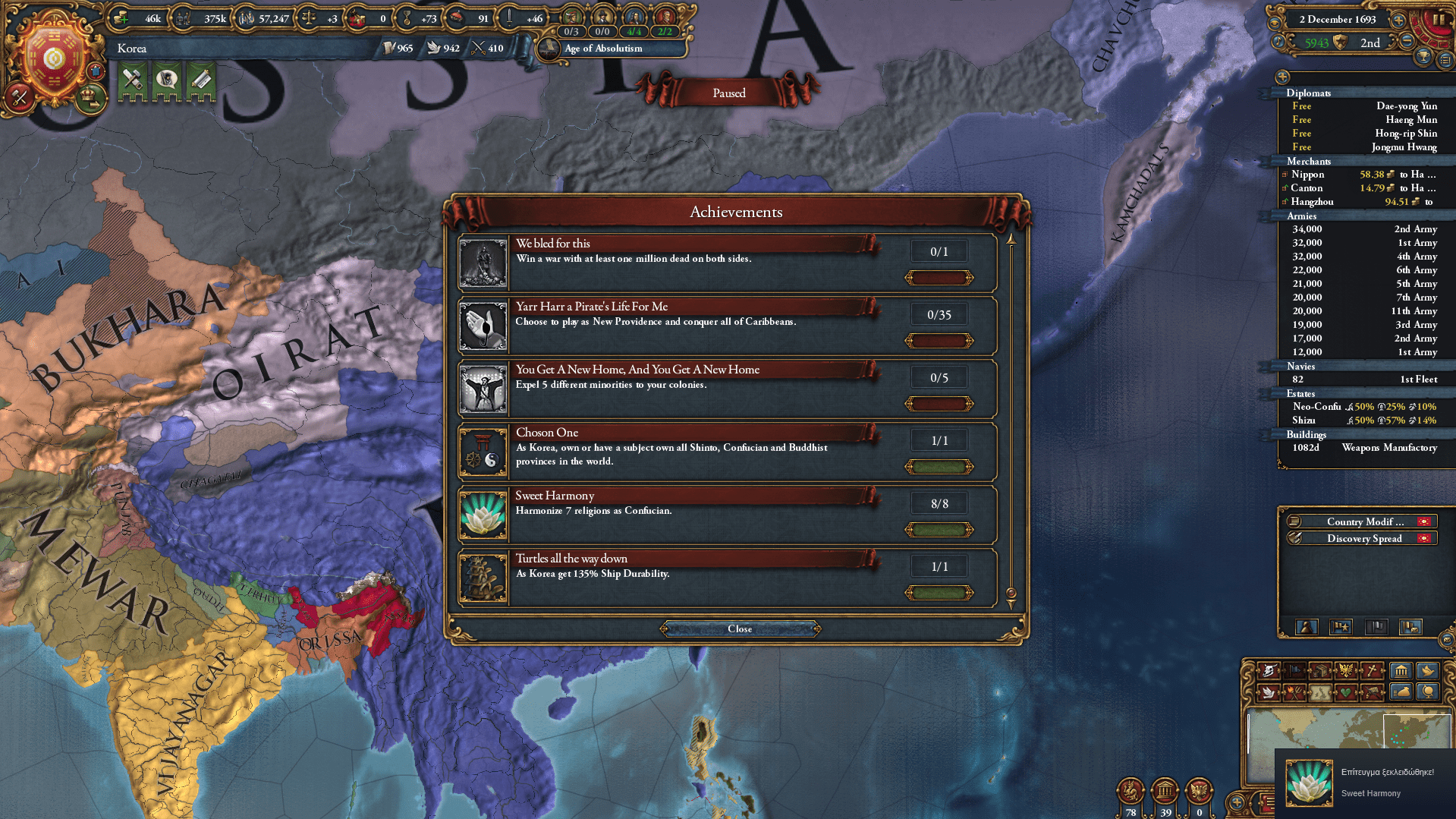
Task: Open the Discovery Spread entry
Action: 1363,538
